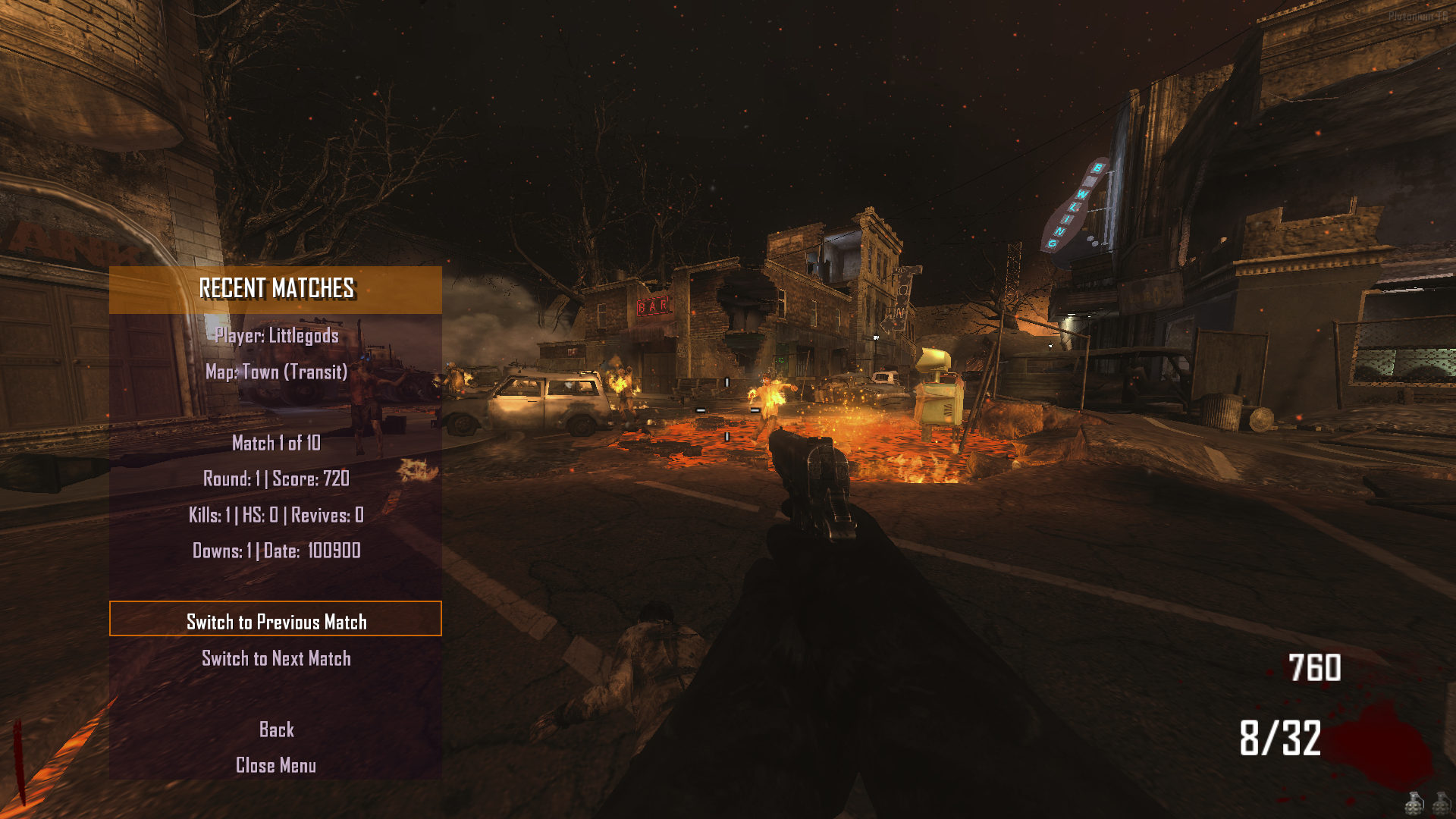Image resolution: width=1456 pixels, height=819 pixels.
Task: Click the 760 points display
Action: tap(1314, 669)
